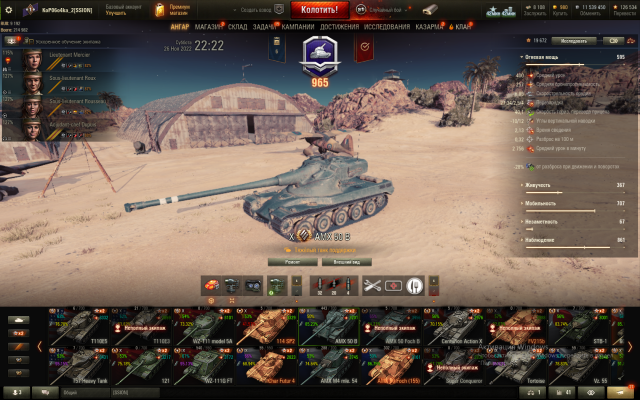
Task: Open the ЗАДАЧИ tab
Action: click(x=265, y=27)
